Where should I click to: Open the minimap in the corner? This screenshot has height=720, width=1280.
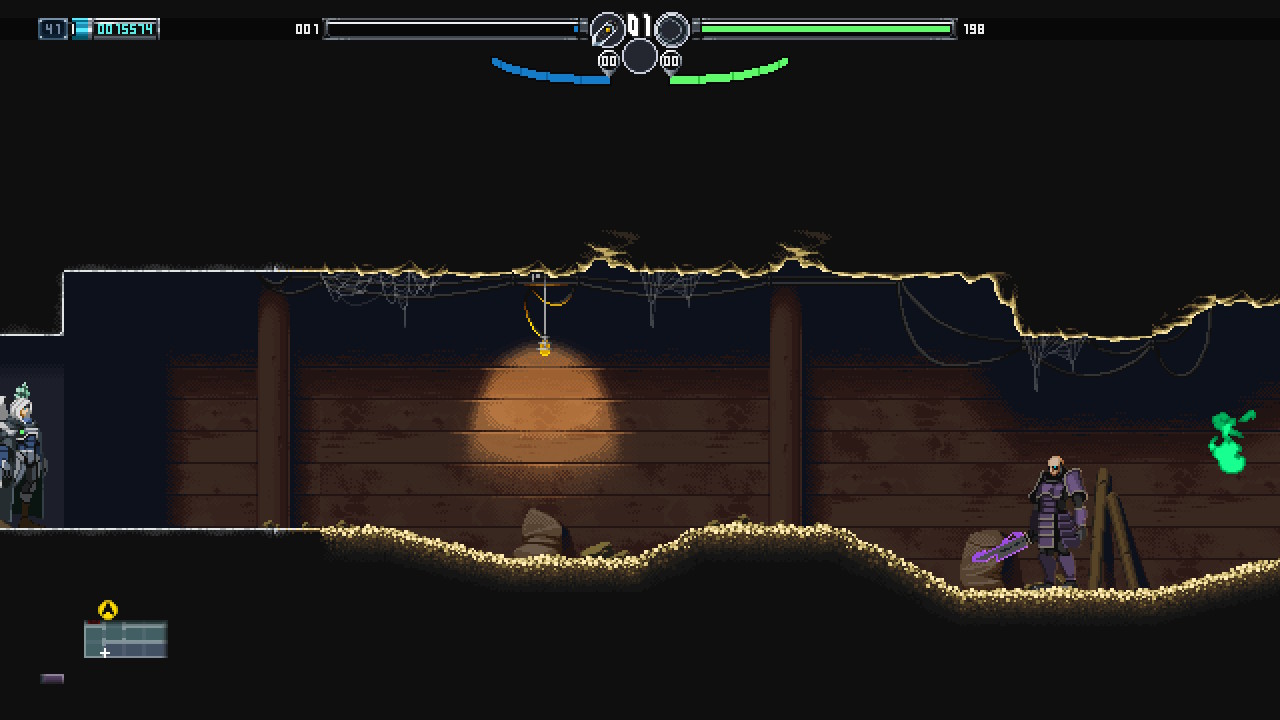(x=125, y=640)
